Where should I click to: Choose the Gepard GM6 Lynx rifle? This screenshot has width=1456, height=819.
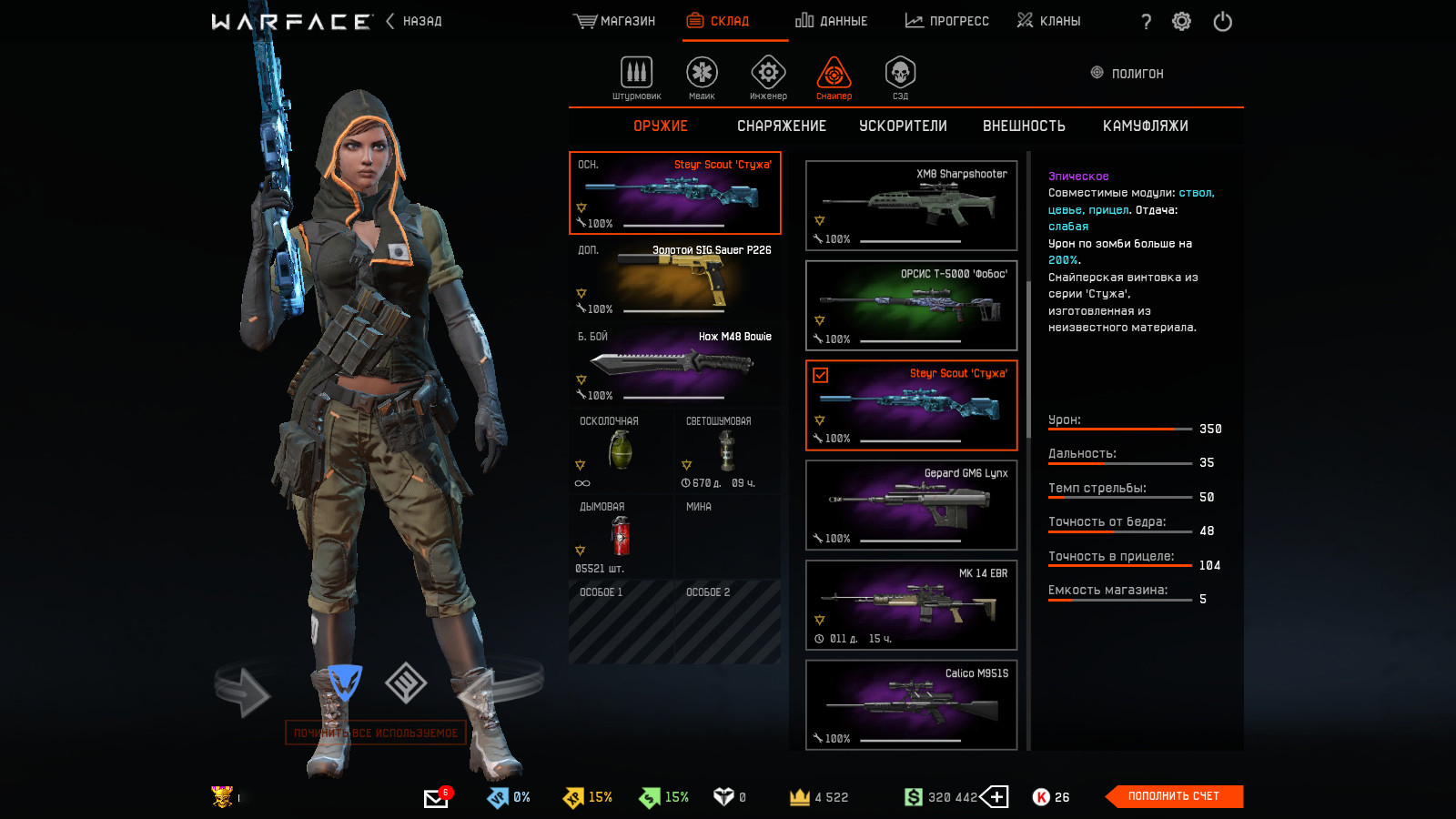click(911, 505)
